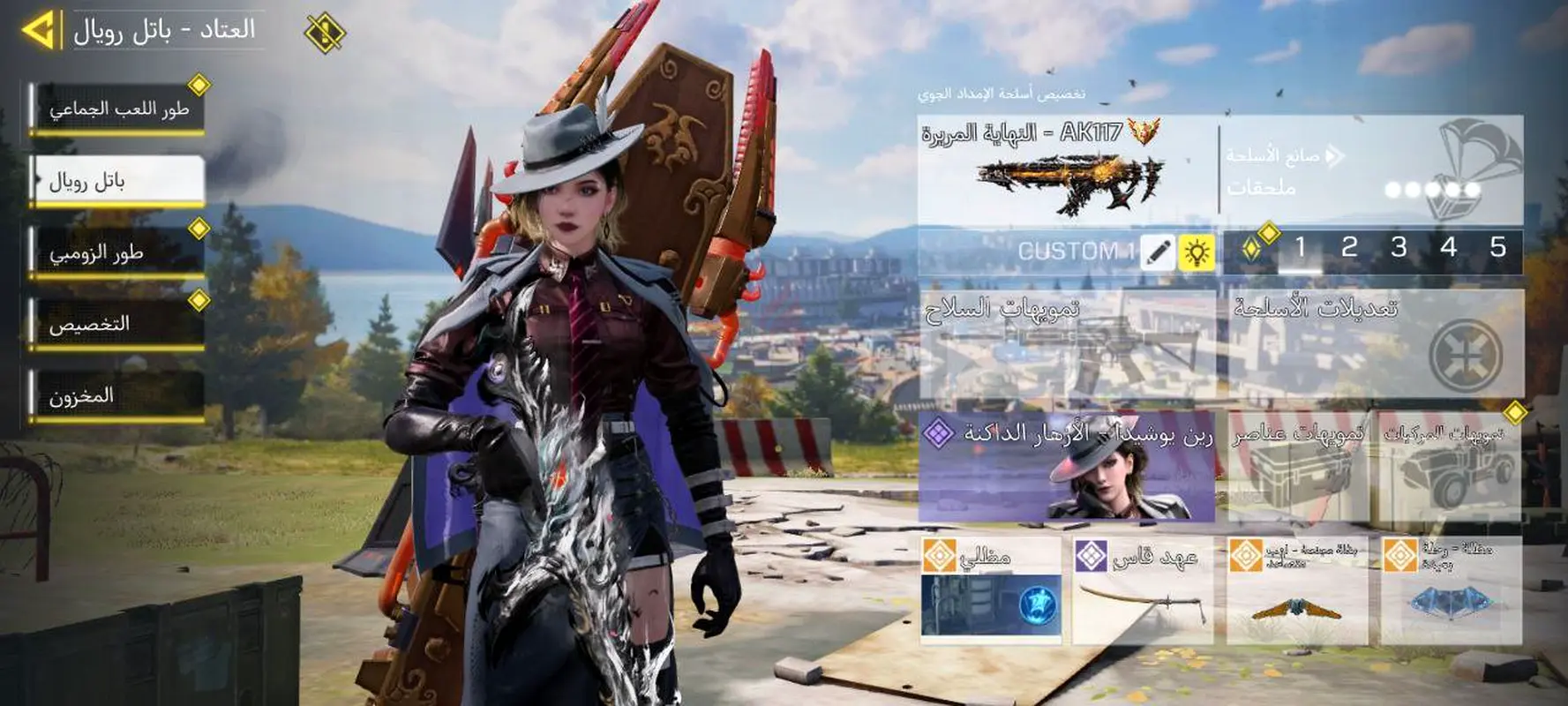Viewport: 1568px width, 706px height.
Task: Open the المخزون tab
Action: [117, 396]
